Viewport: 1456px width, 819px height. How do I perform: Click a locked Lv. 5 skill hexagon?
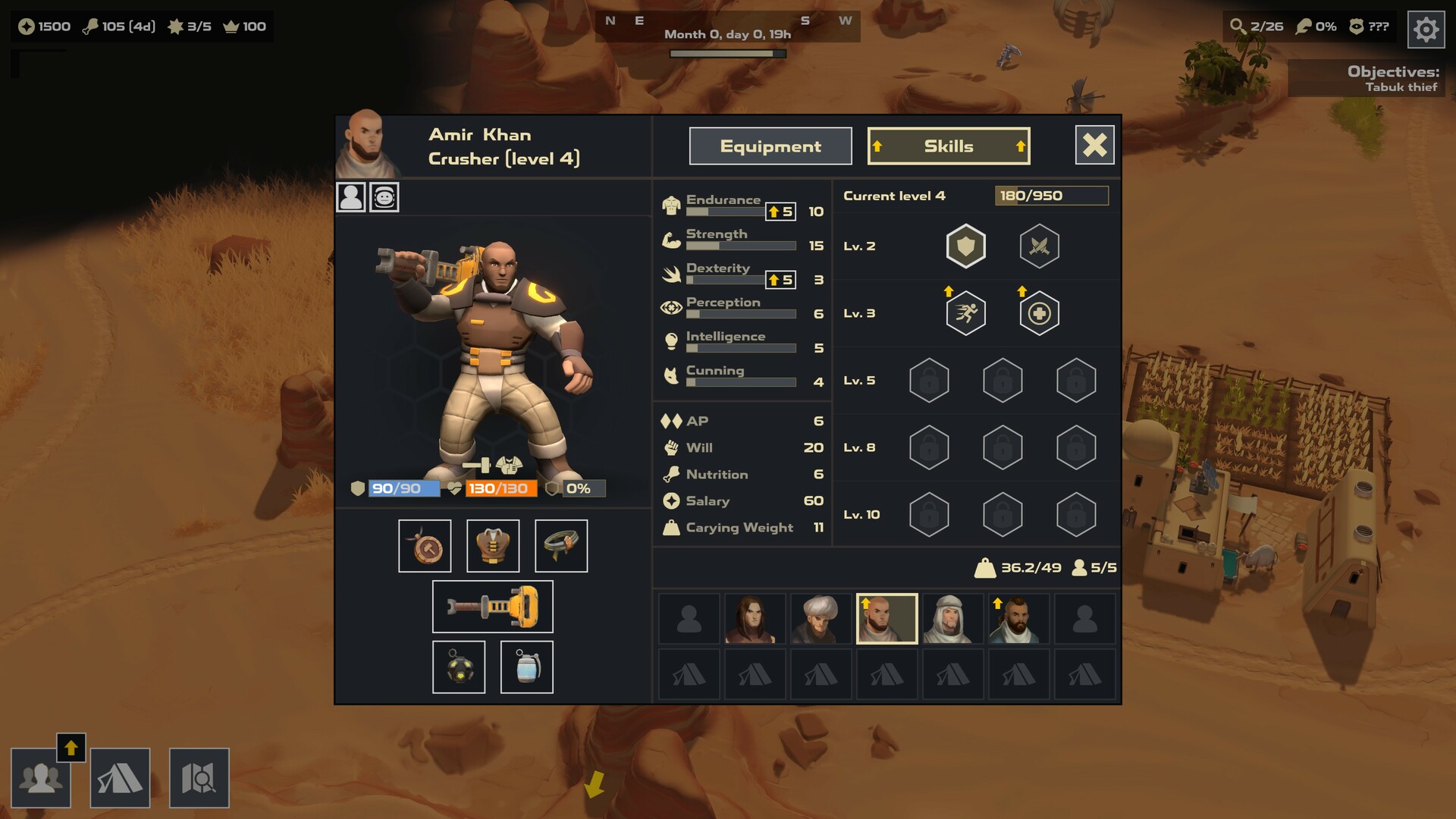click(930, 380)
